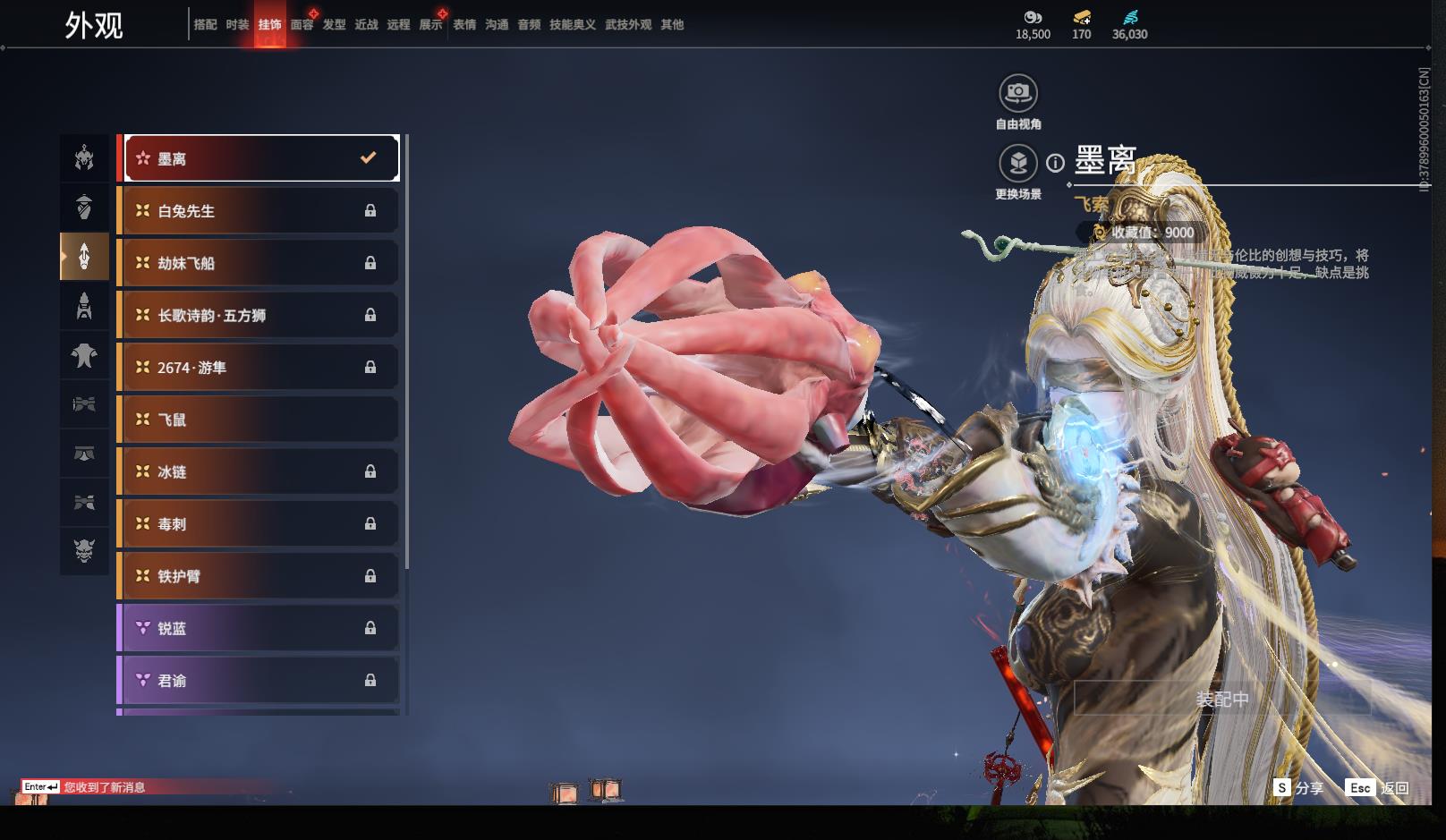Go to the 表情 tab
Image resolution: width=1446 pixels, height=840 pixels.
click(x=464, y=25)
